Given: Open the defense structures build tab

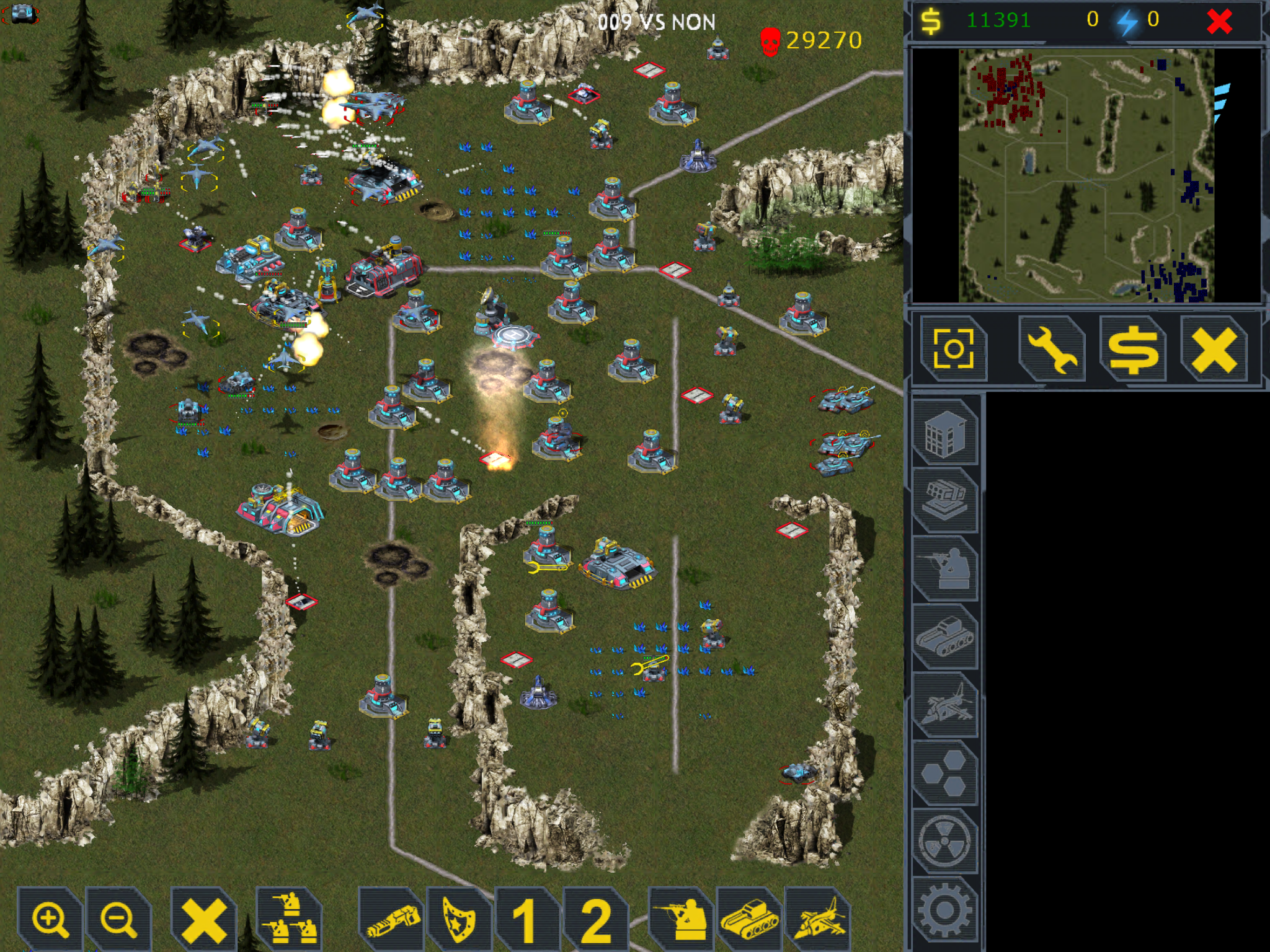Looking at the screenshot, I should [x=944, y=500].
